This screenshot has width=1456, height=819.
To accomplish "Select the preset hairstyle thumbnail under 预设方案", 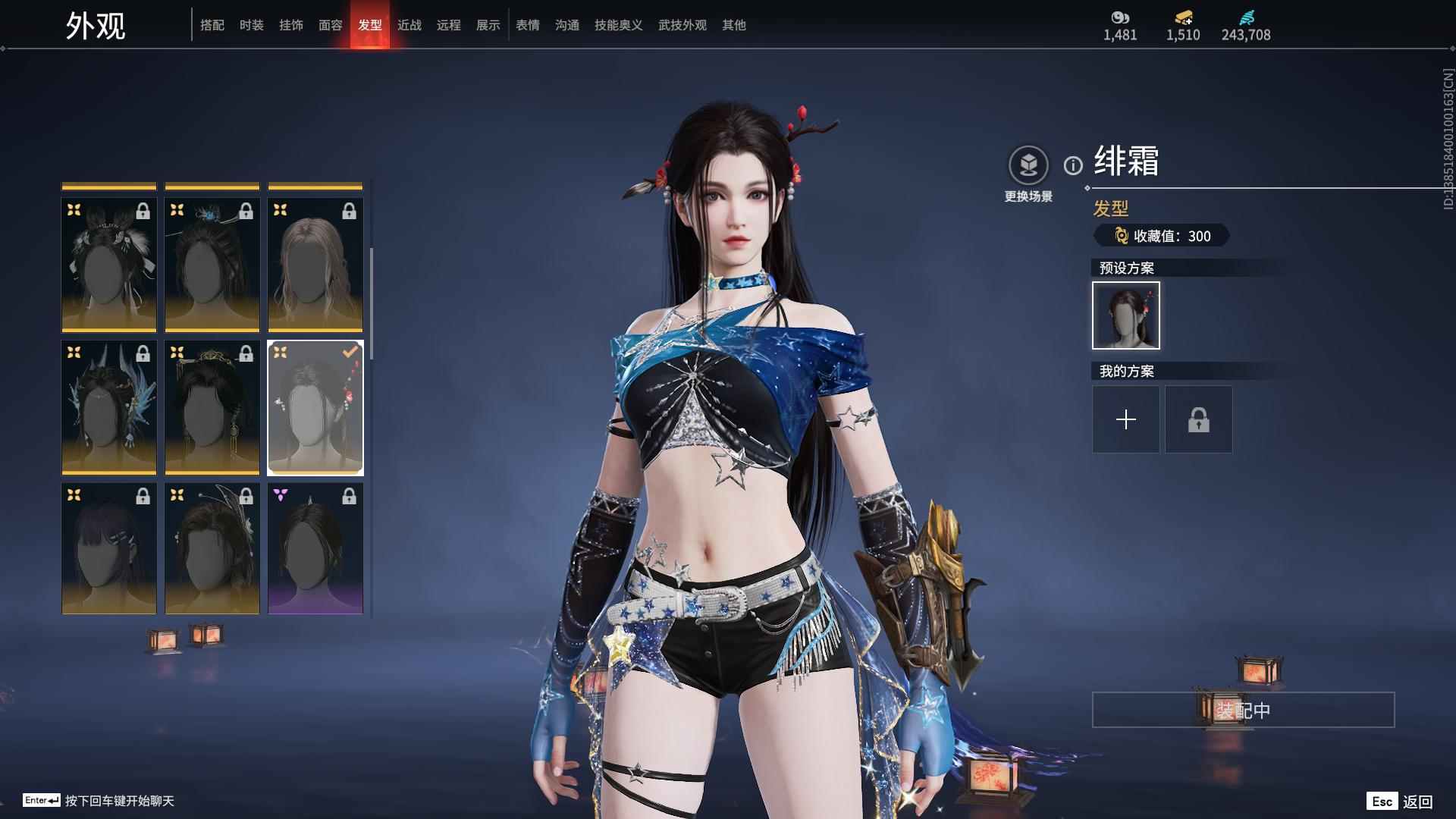I will click(1126, 315).
